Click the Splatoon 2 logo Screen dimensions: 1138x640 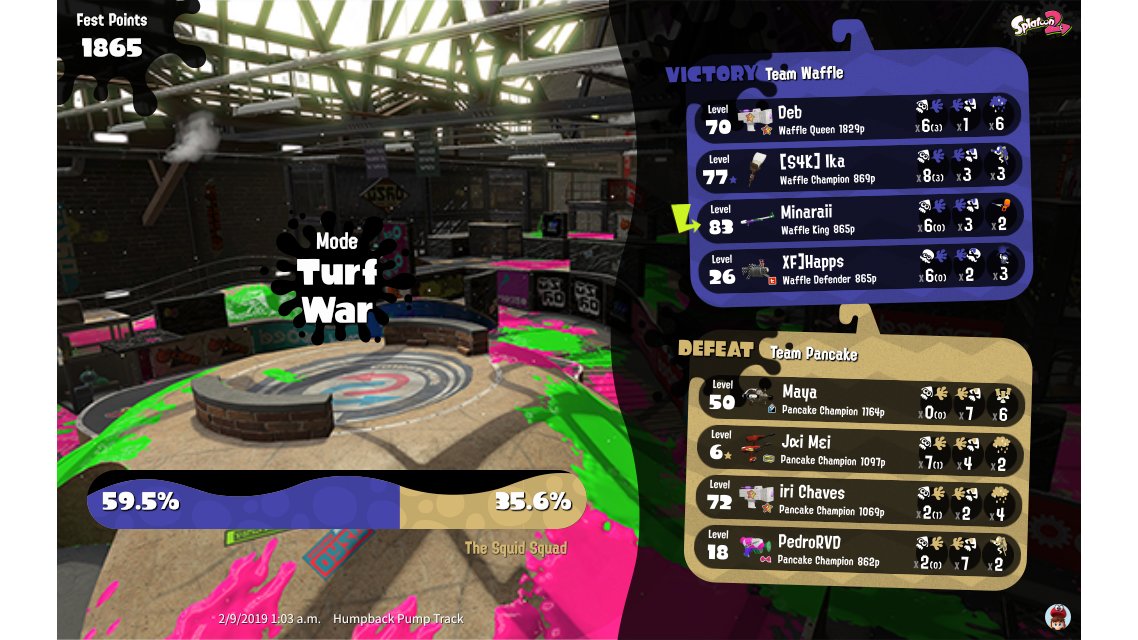[1040, 24]
